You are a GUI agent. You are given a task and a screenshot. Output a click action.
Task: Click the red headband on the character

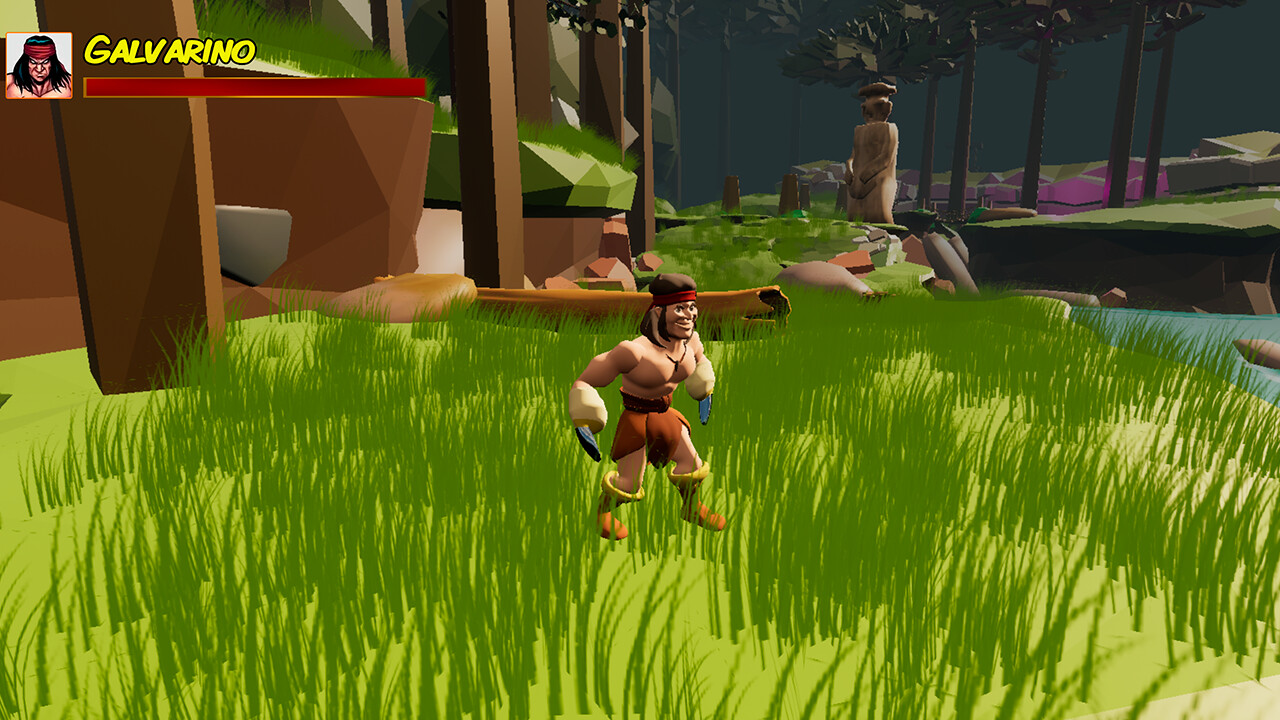(x=675, y=297)
